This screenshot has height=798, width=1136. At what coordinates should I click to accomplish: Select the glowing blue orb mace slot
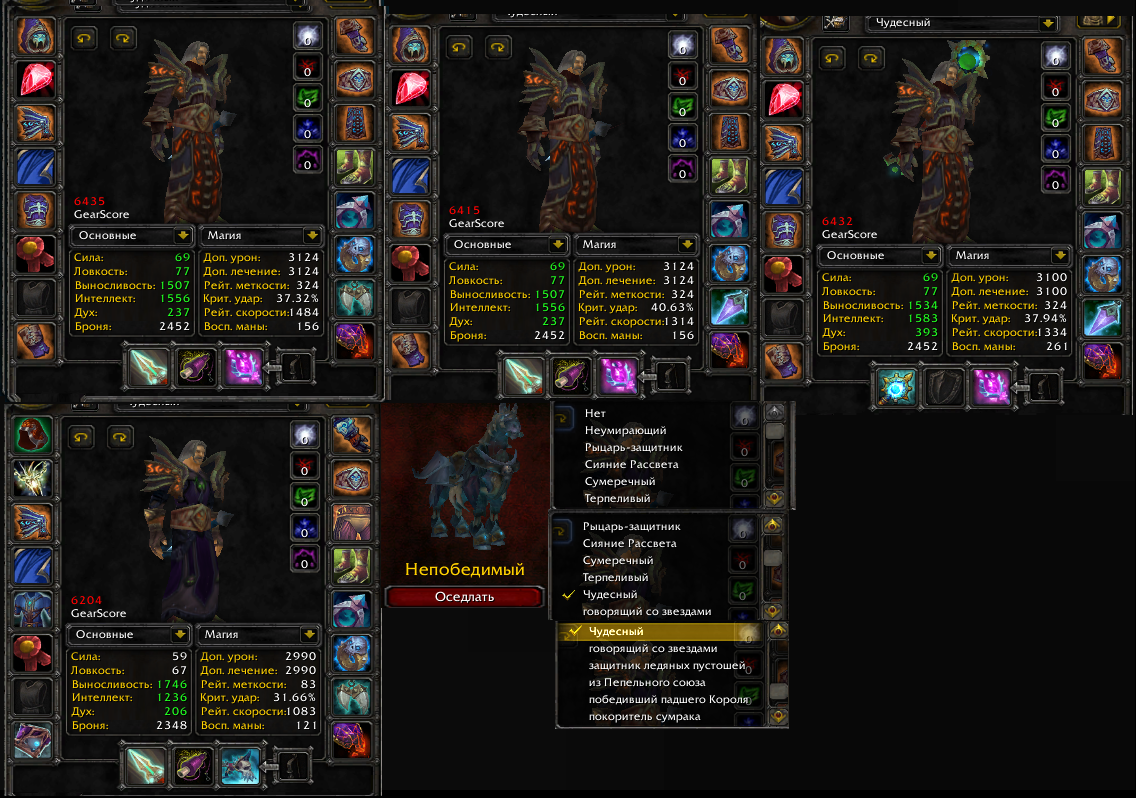coord(891,386)
